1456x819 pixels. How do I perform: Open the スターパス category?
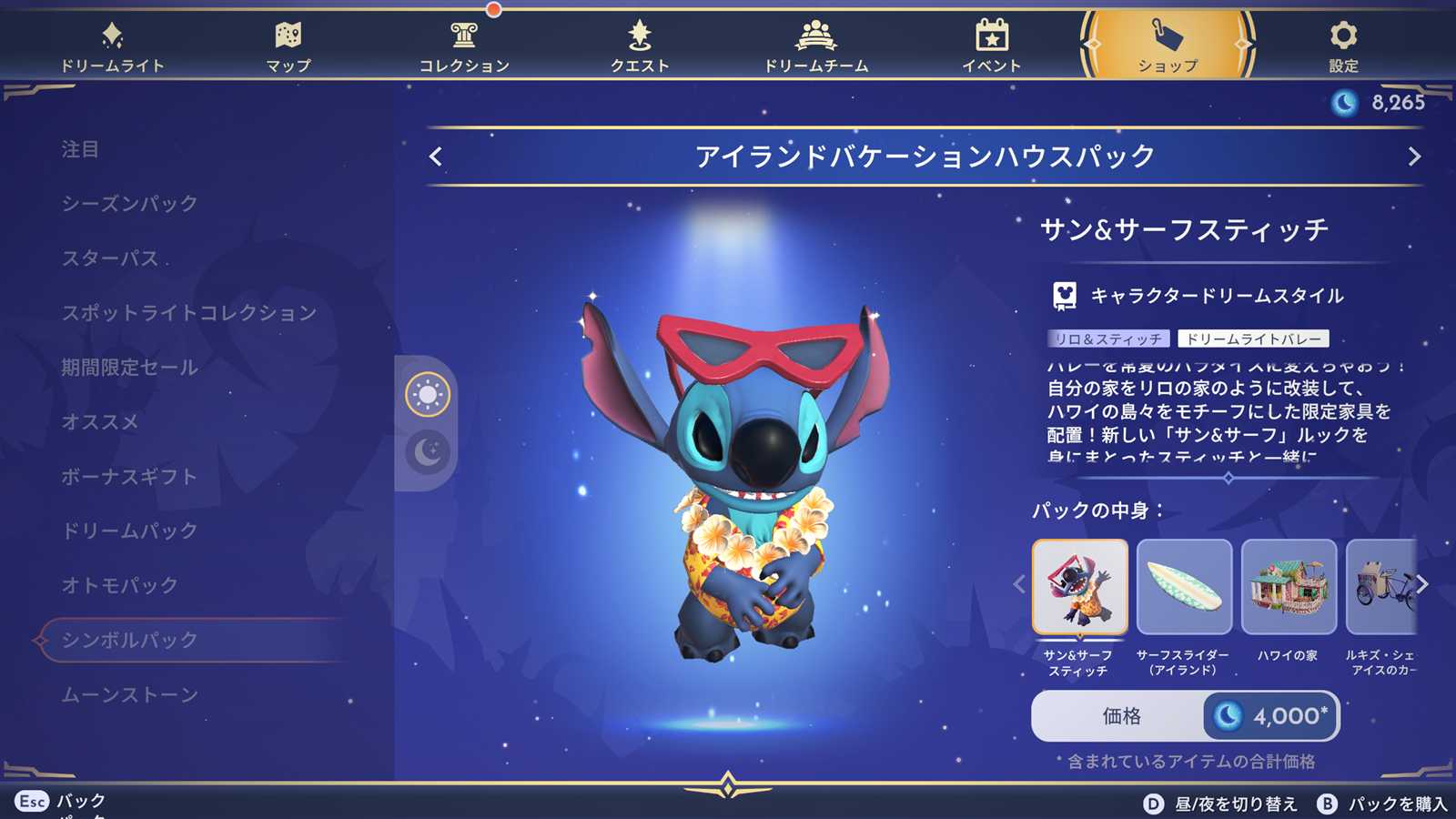coord(110,258)
